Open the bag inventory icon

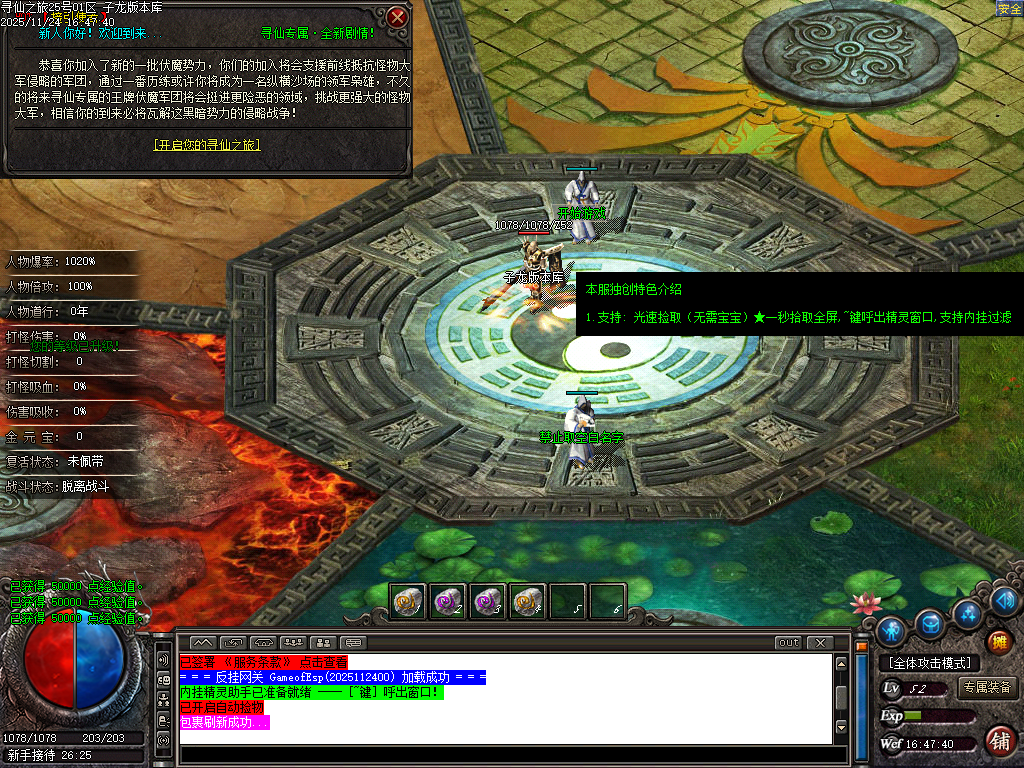coord(930,623)
